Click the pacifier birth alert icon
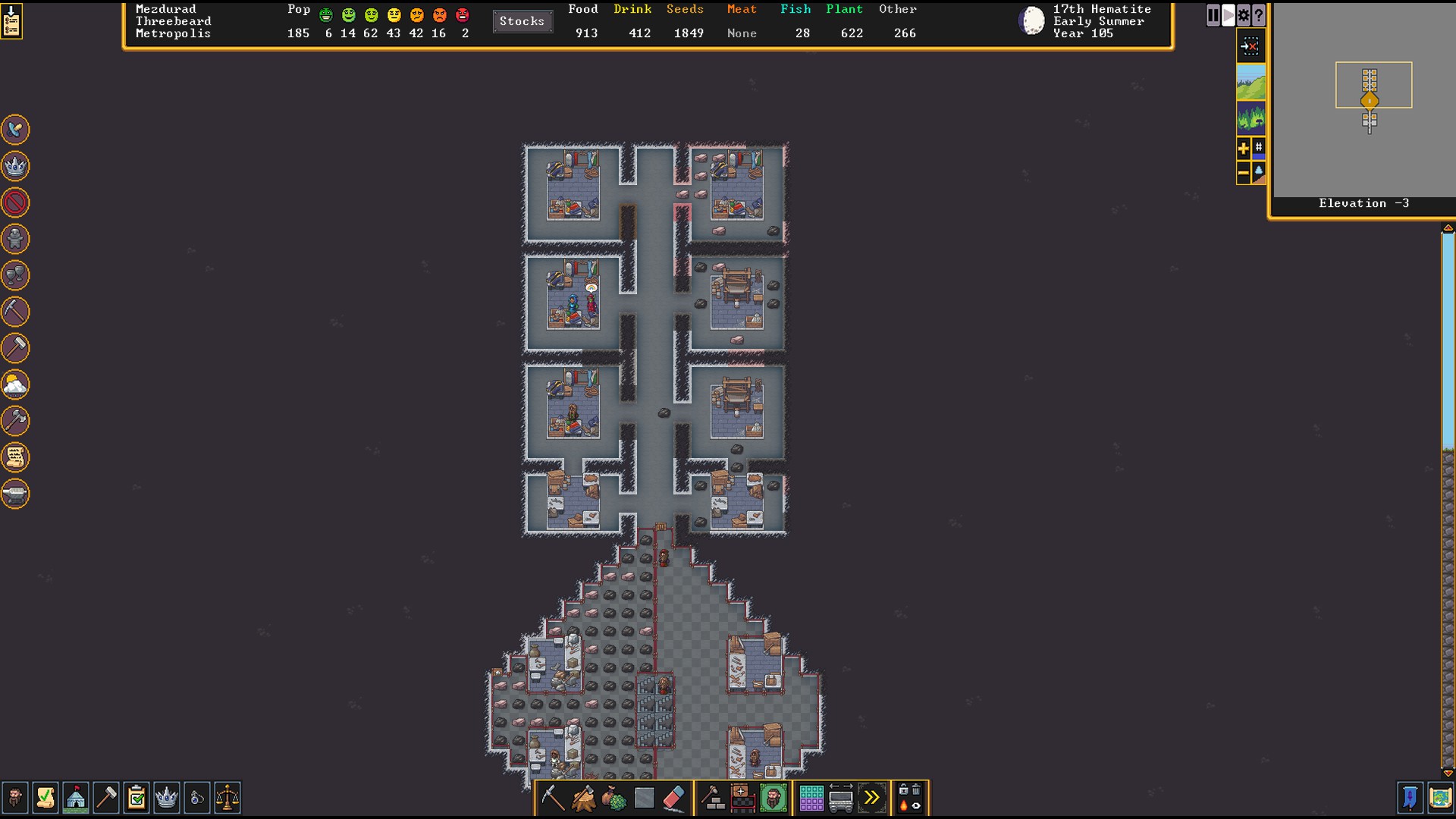The width and height of the screenshot is (1456, 819). pyautogui.click(x=15, y=130)
